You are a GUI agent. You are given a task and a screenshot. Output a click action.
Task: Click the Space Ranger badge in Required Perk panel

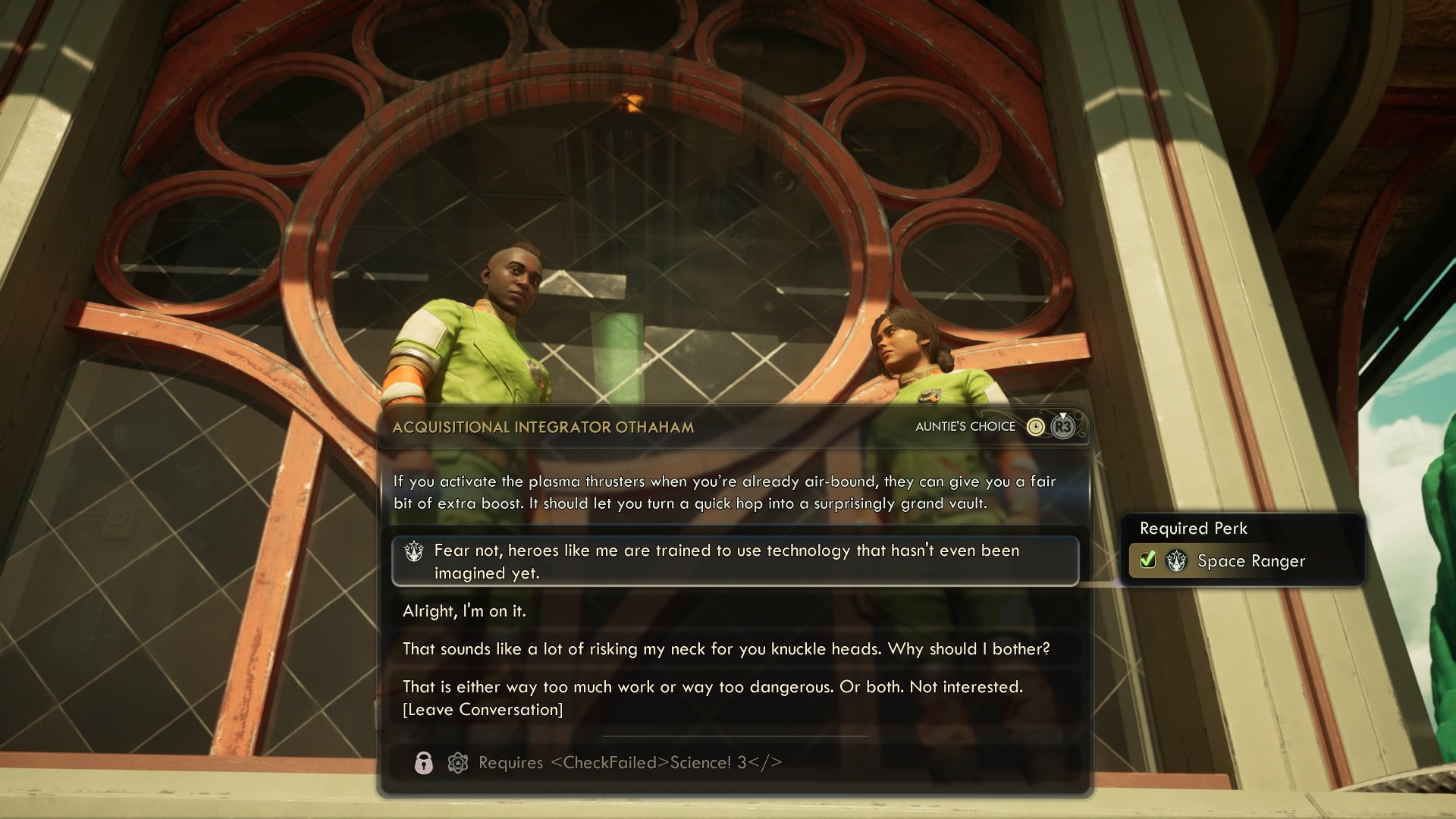point(1175,561)
